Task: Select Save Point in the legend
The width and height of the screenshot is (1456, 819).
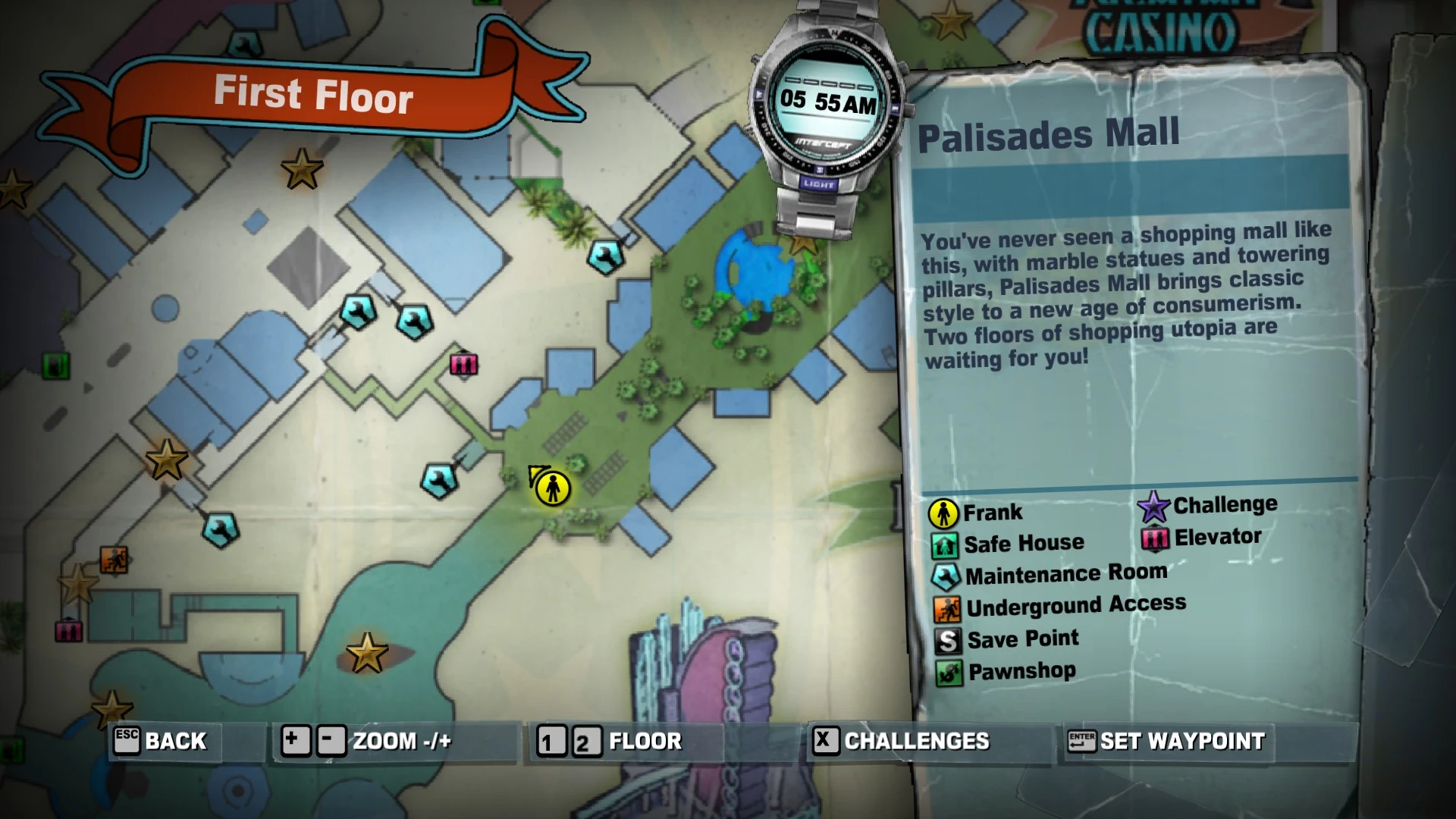Action: (x=1007, y=639)
